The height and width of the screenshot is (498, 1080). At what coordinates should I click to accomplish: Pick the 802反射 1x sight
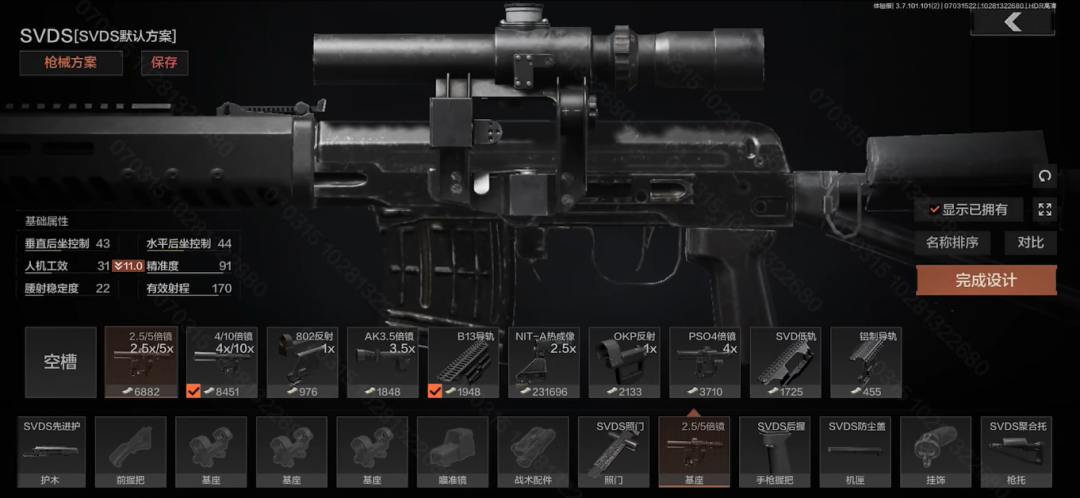302,362
